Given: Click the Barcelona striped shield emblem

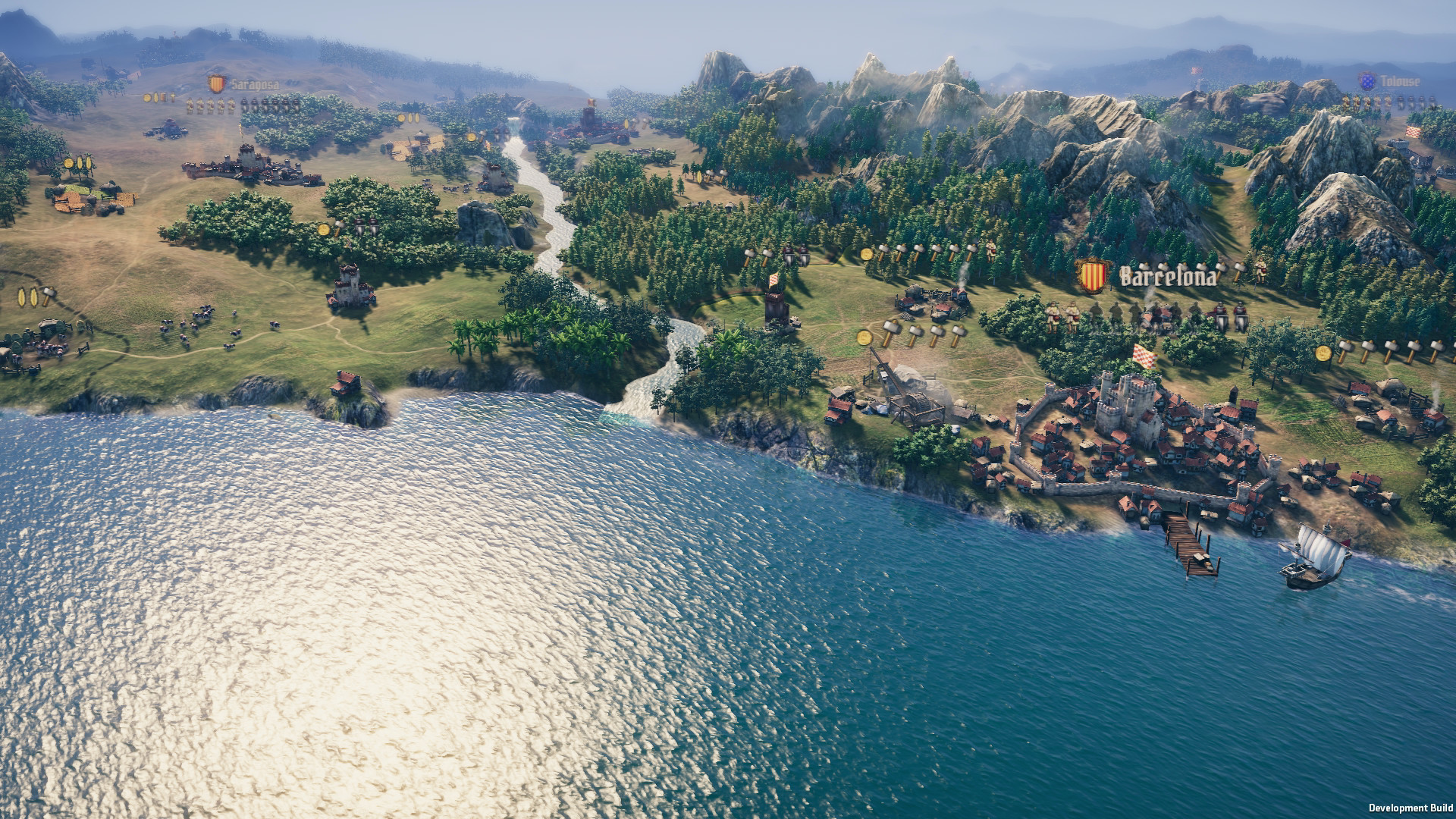Looking at the screenshot, I should point(1092,277).
